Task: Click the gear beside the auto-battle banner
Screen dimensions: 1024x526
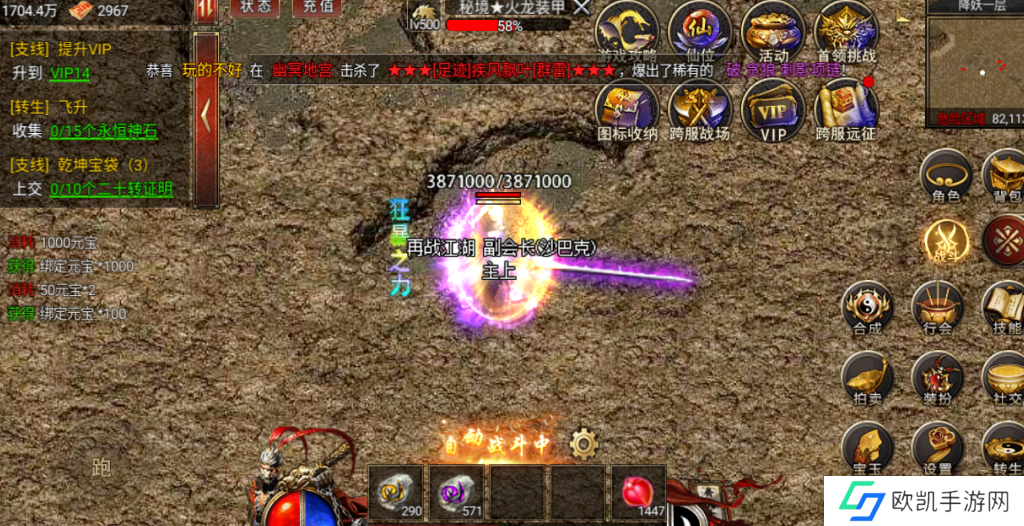Action: (x=583, y=442)
